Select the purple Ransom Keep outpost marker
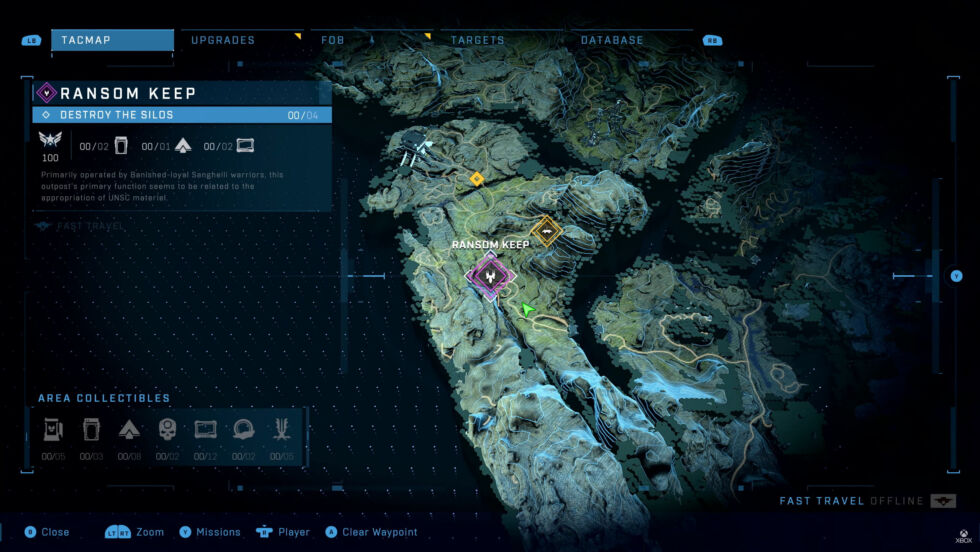 491,275
